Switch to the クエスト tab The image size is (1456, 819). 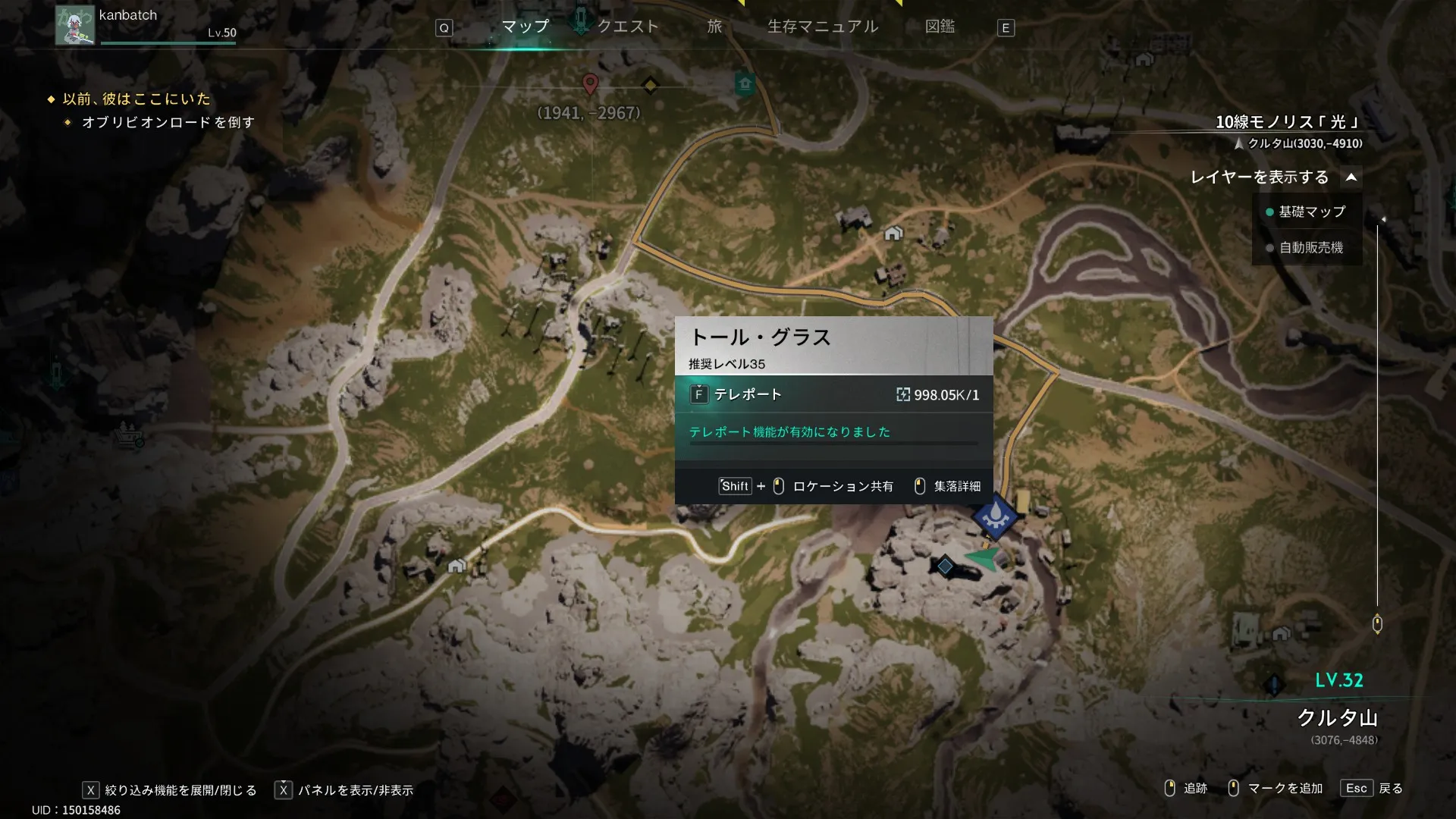627,27
